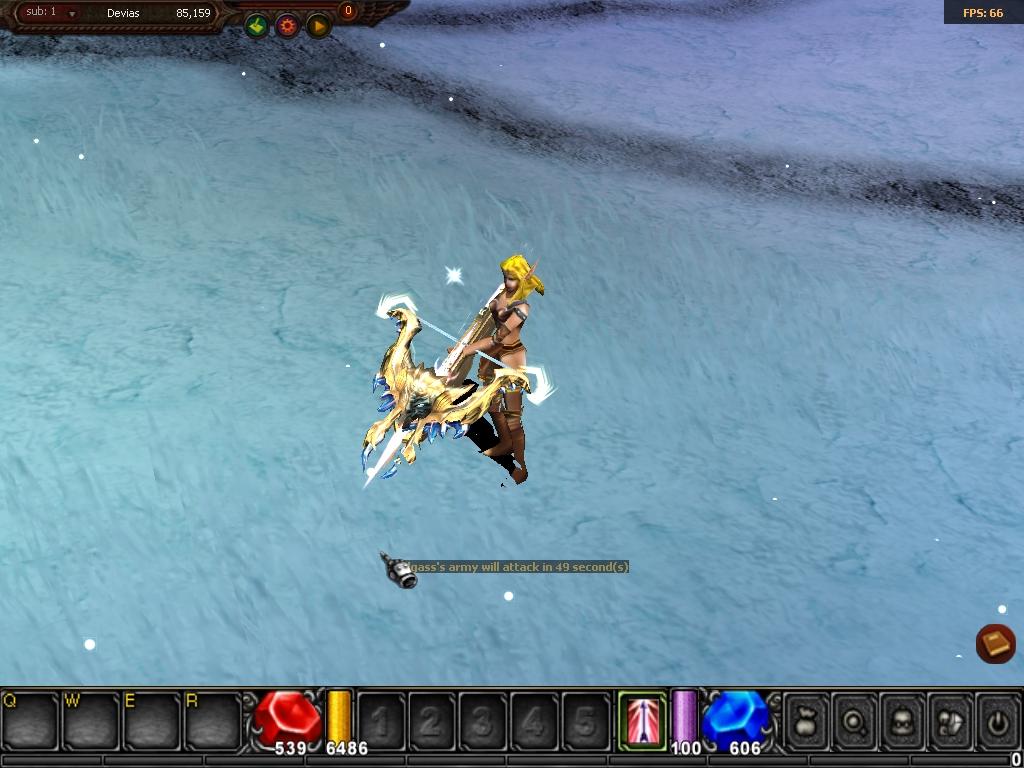
Task: Click the magnifying glass menu button
Action: pos(855,719)
